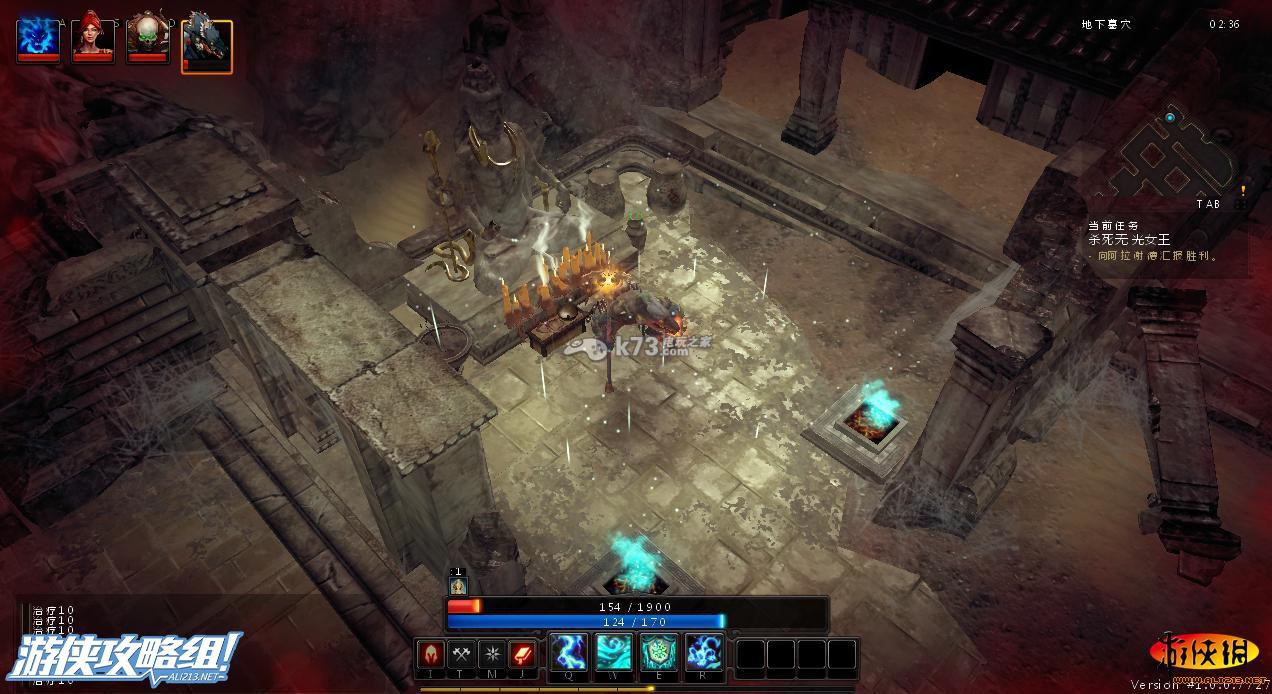Click the current quest tracker text
The height and width of the screenshot is (694, 1272).
click(x=1152, y=241)
